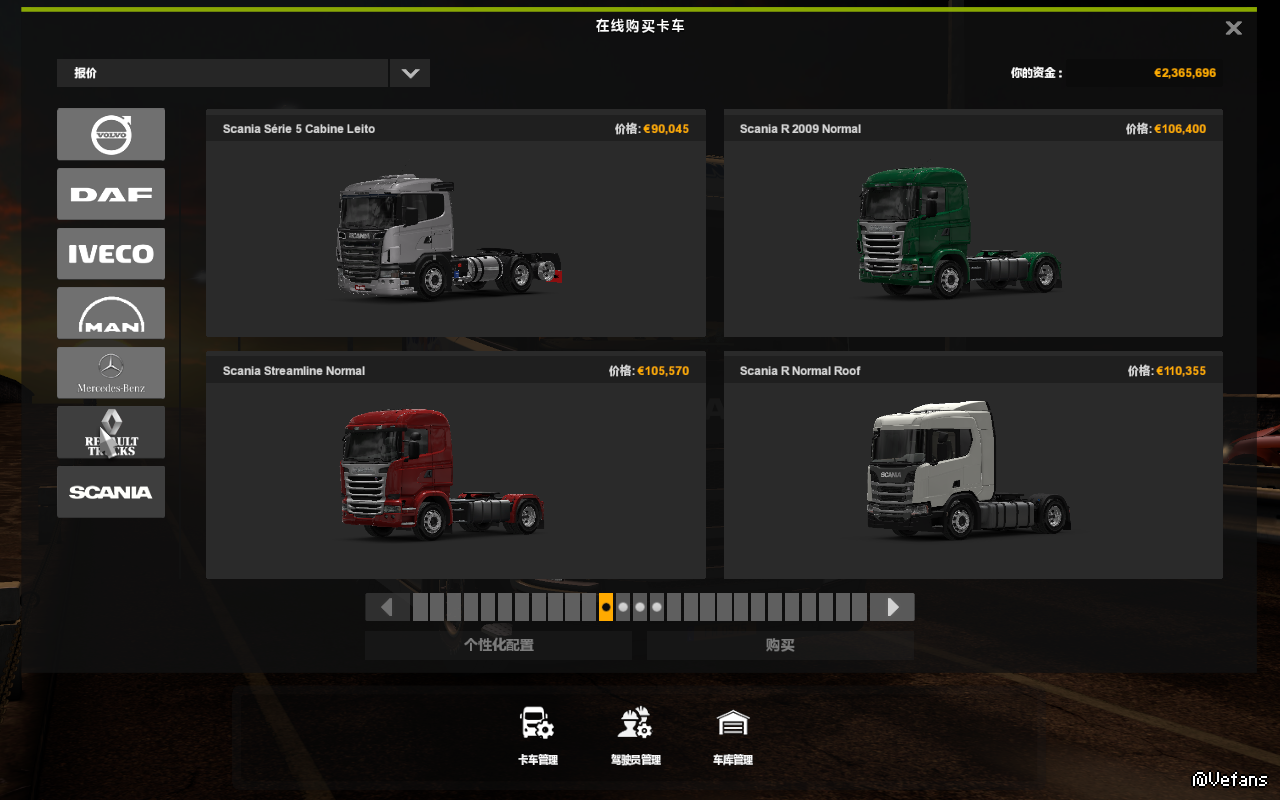1280x800 pixels.
Task: Open the 报价 sorting dropdown
Action: 409,73
